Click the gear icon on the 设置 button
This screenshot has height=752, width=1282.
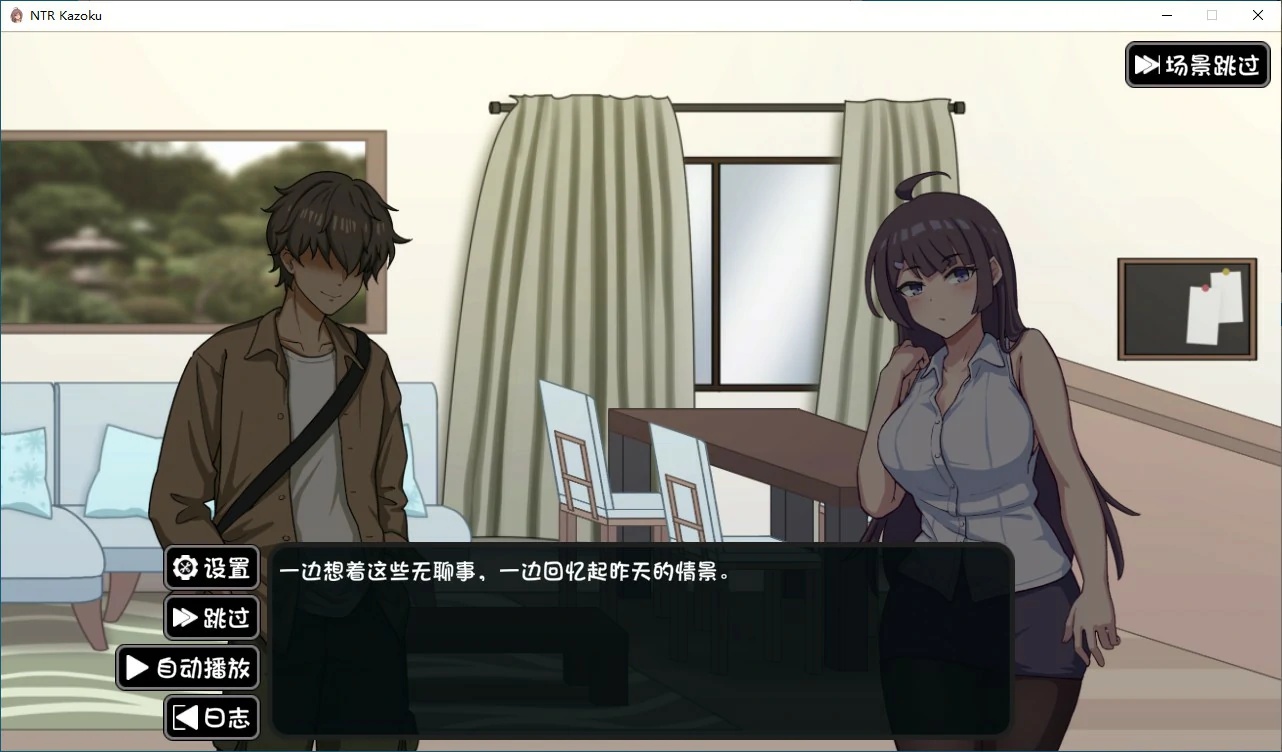(184, 567)
